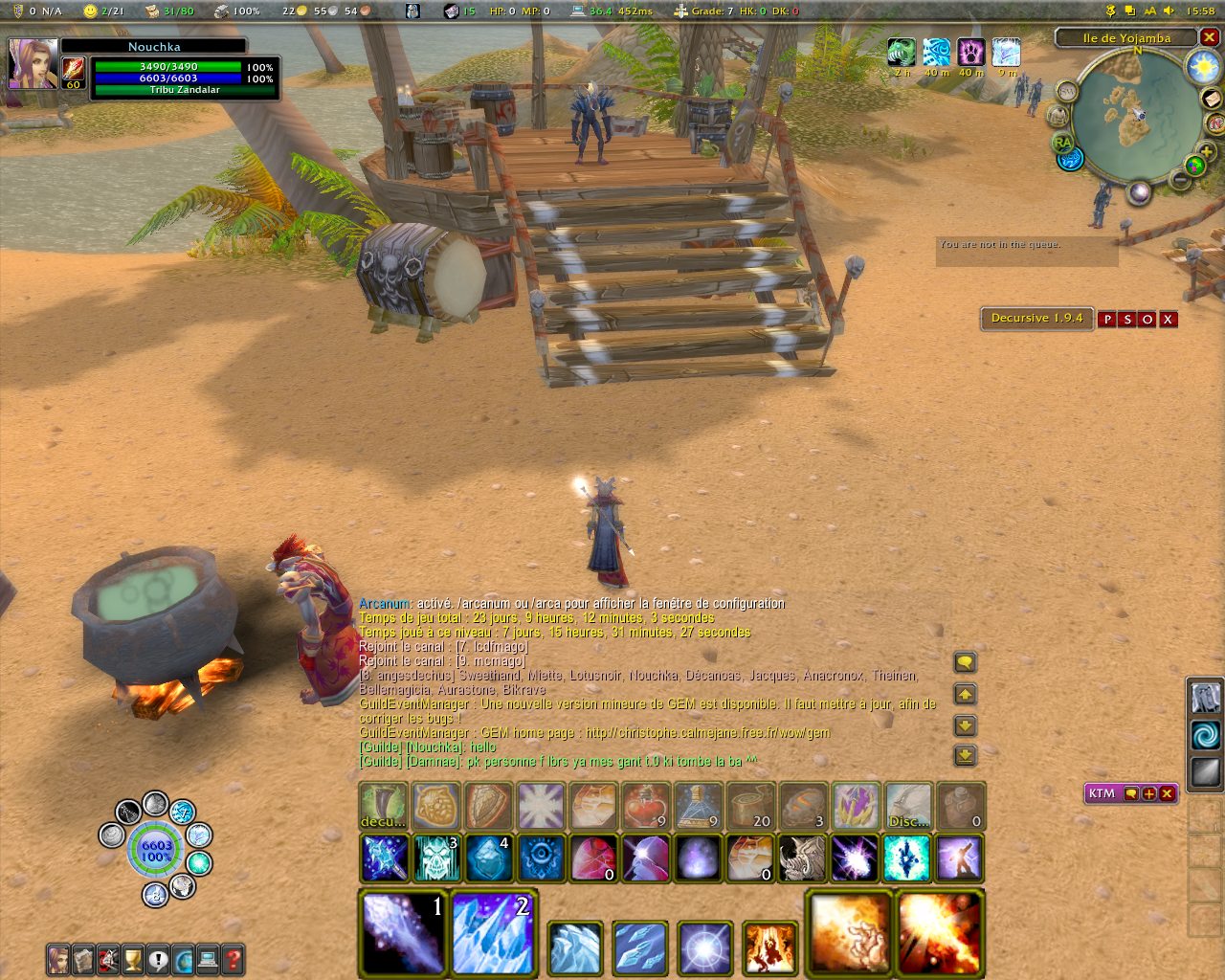Zoom in the minimap with the plus button

coord(1206,152)
